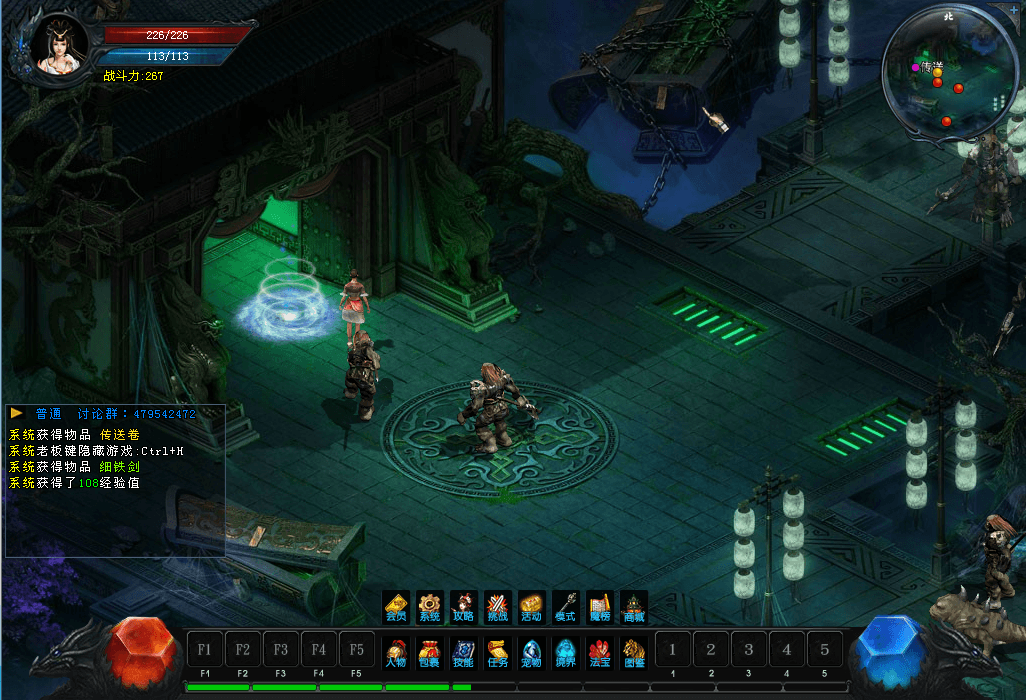Select the 普通 chat channel tab
The width and height of the screenshot is (1026, 700).
[x=48, y=414]
